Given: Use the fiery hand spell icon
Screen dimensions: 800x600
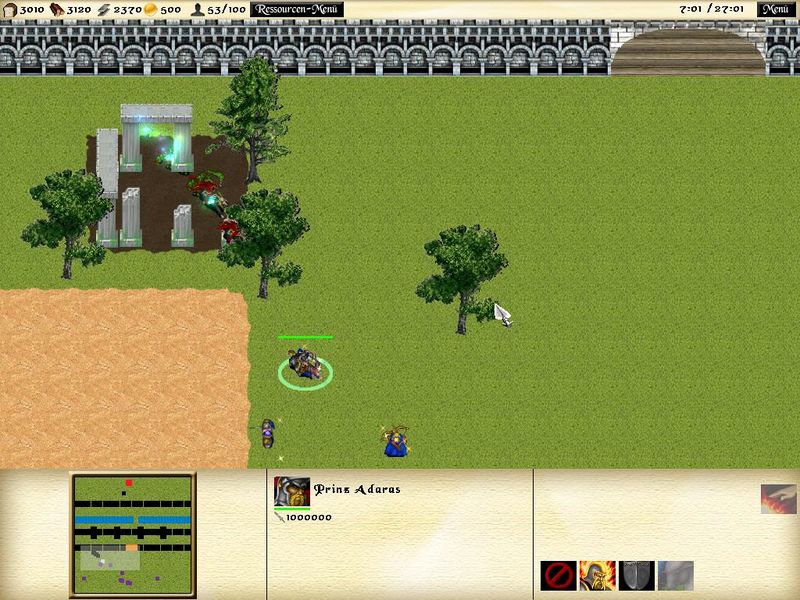Looking at the screenshot, I should click(777, 499).
